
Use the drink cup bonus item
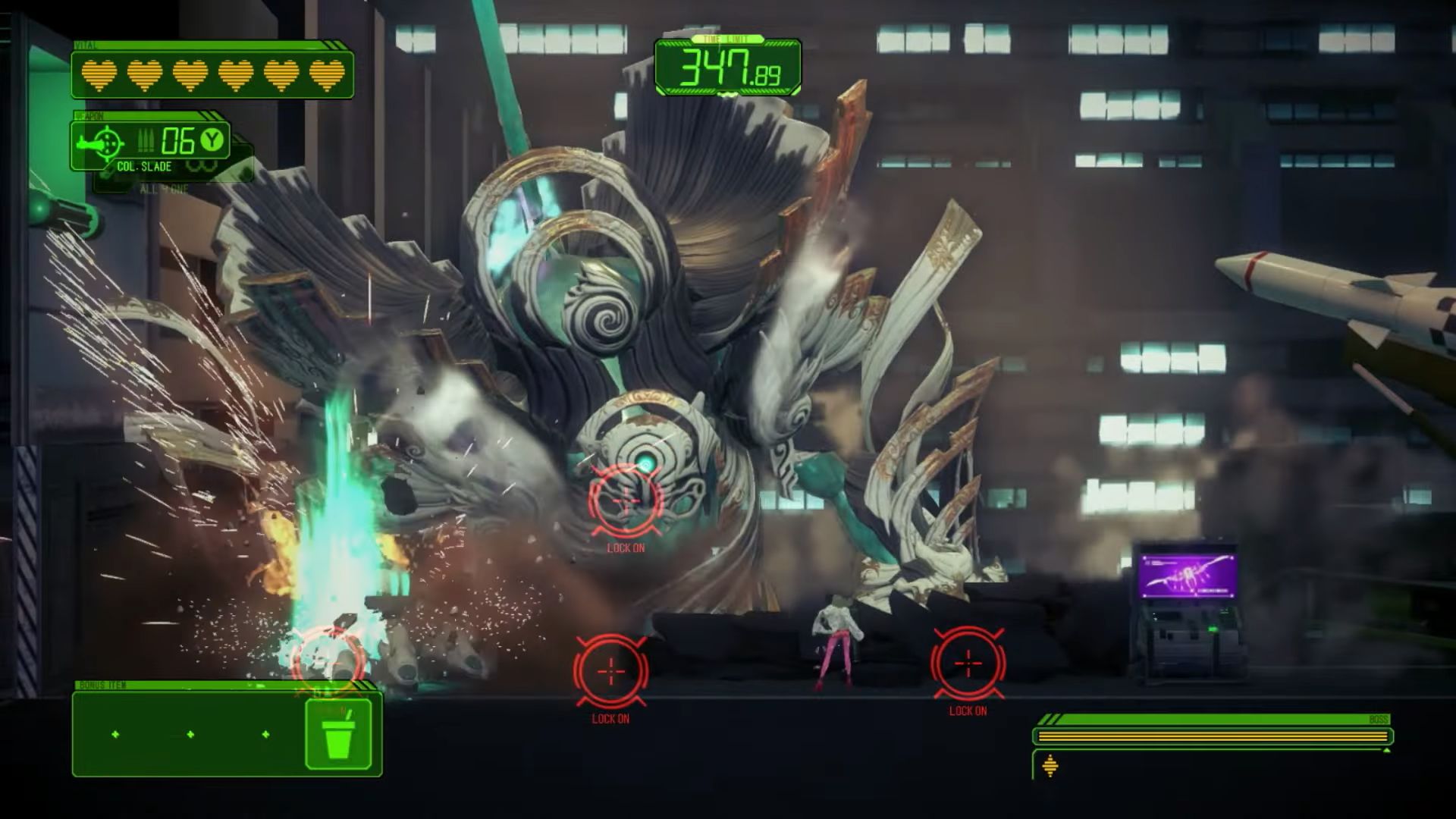click(338, 735)
